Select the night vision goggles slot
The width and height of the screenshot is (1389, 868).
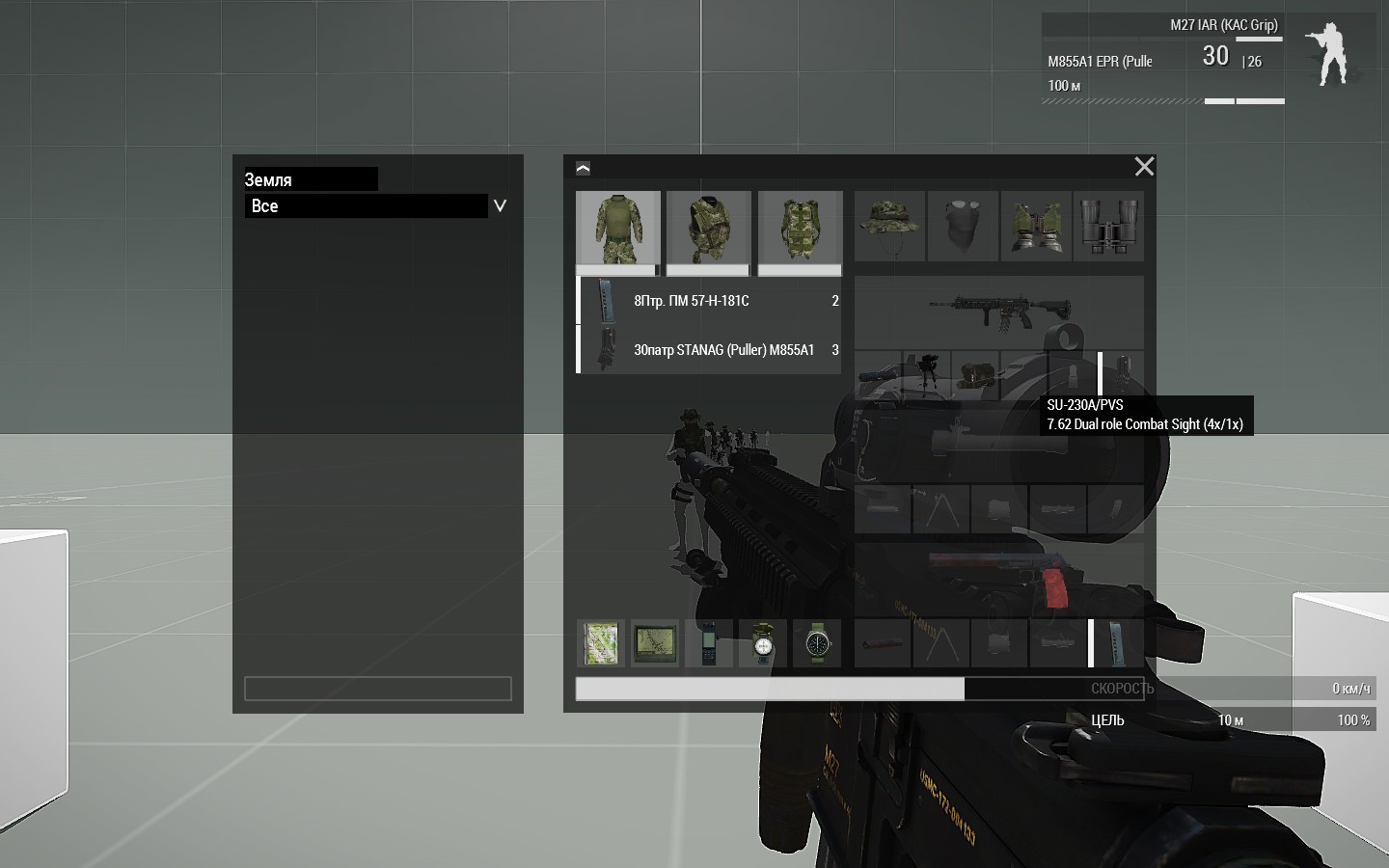(1036, 227)
